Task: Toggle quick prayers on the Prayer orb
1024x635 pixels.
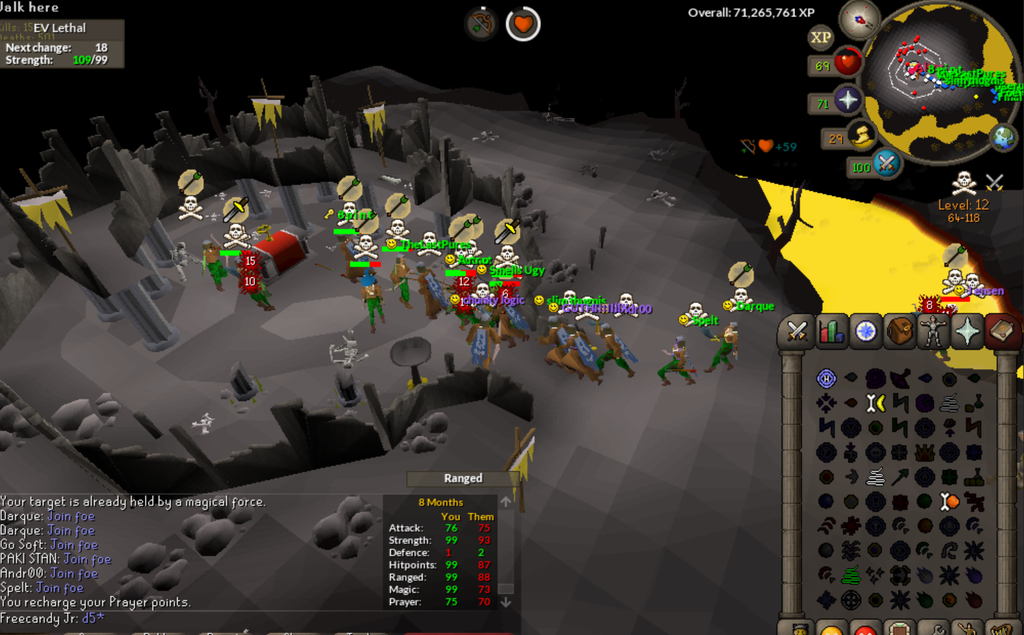Action: (x=848, y=100)
